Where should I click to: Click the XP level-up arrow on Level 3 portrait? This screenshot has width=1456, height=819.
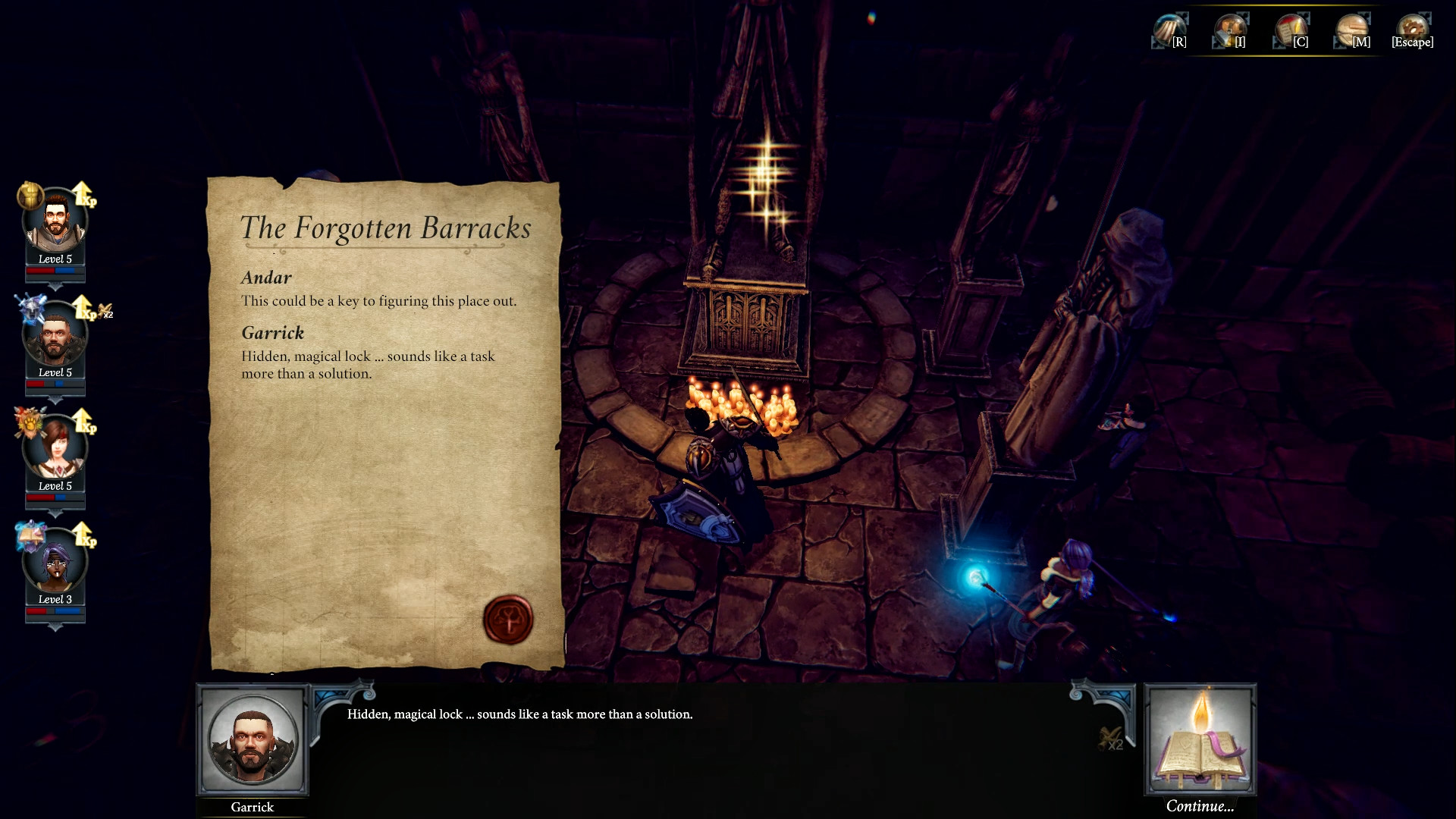(x=83, y=534)
